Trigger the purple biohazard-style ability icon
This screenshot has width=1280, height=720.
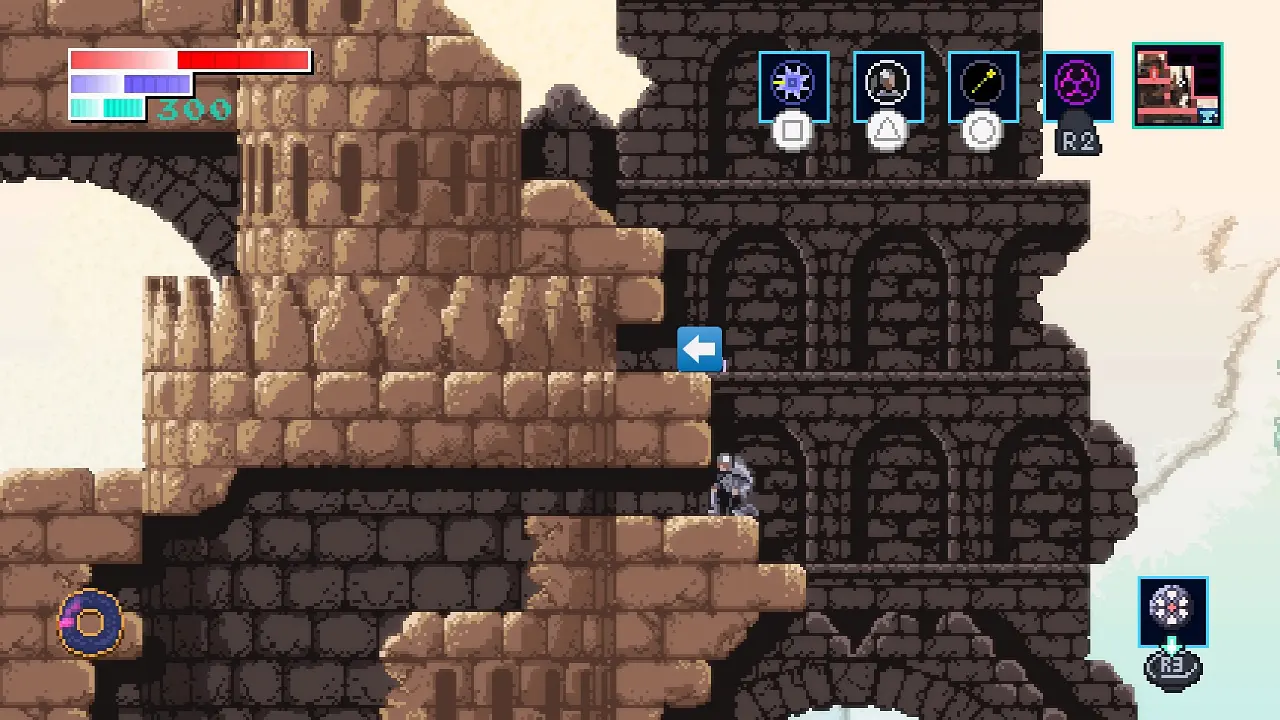(1077, 86)
